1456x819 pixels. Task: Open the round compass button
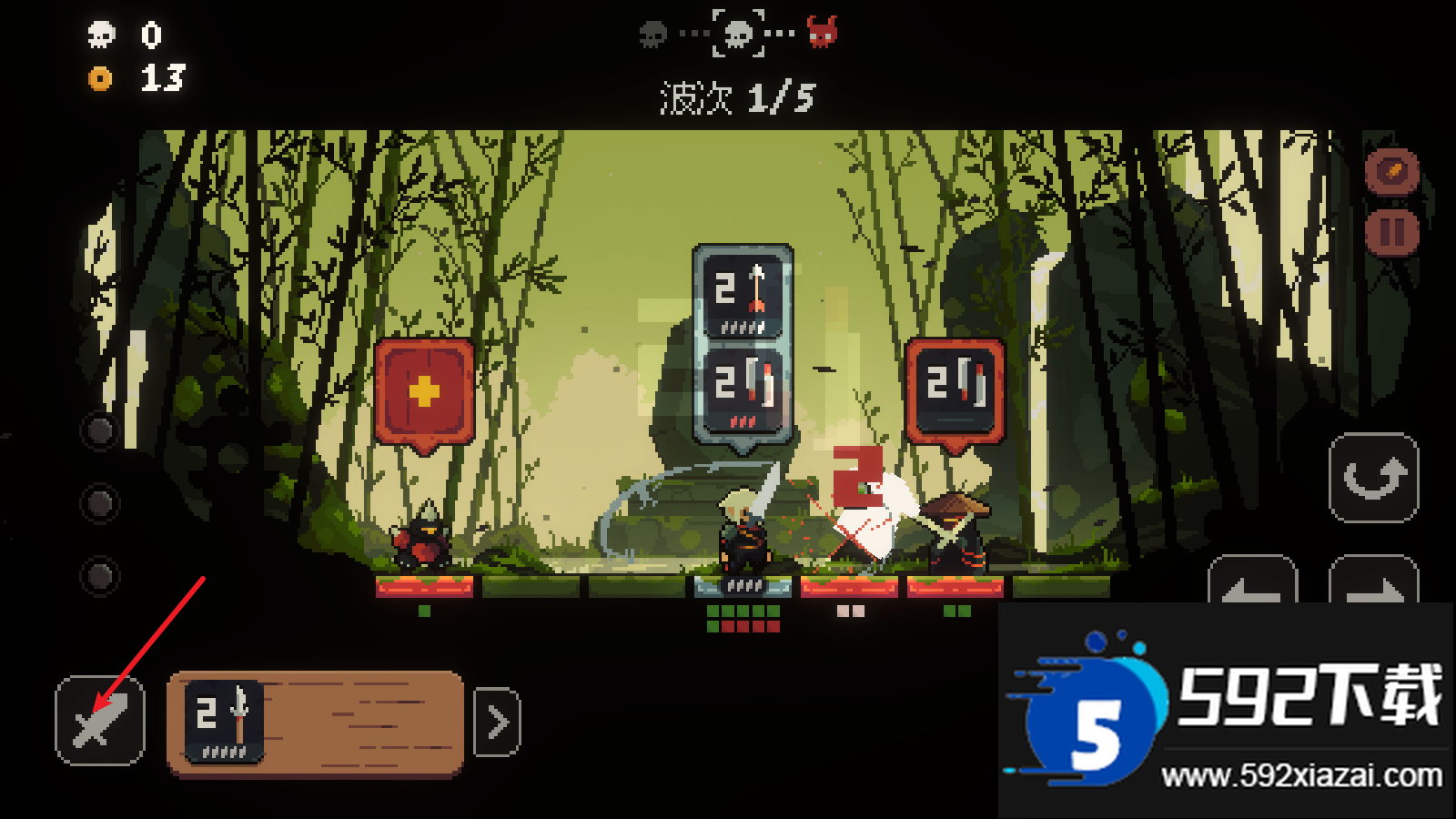[1392, 170]
